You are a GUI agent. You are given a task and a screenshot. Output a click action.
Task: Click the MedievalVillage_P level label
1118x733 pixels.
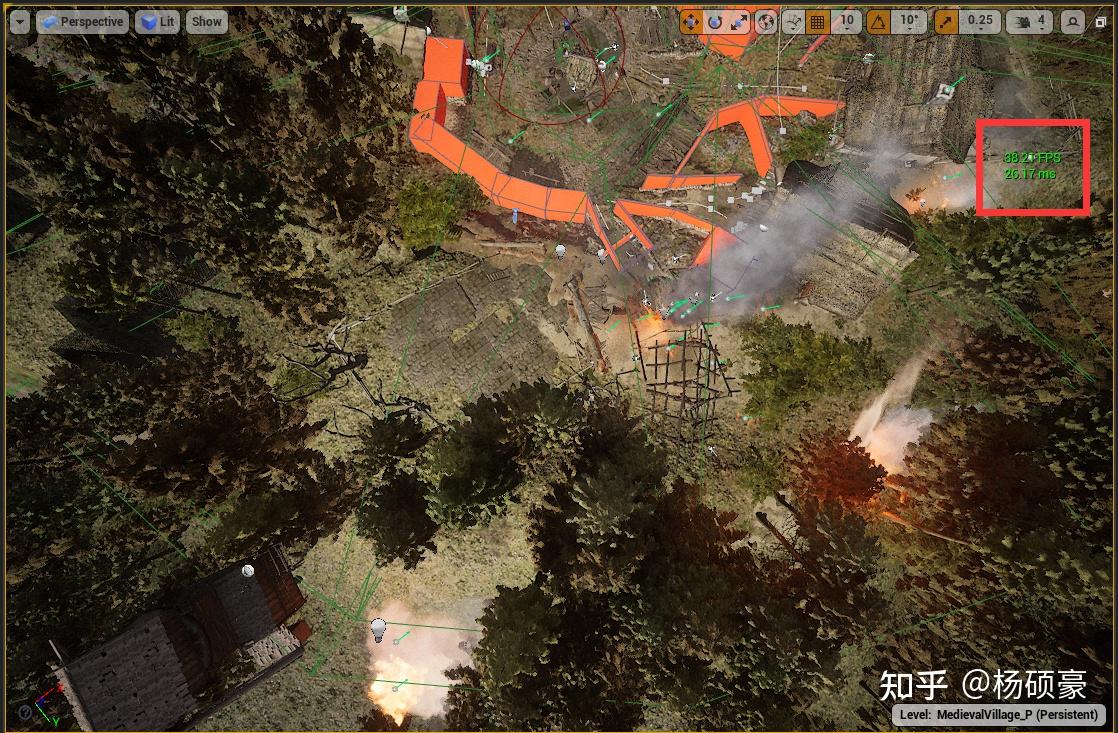click(998, 715)
